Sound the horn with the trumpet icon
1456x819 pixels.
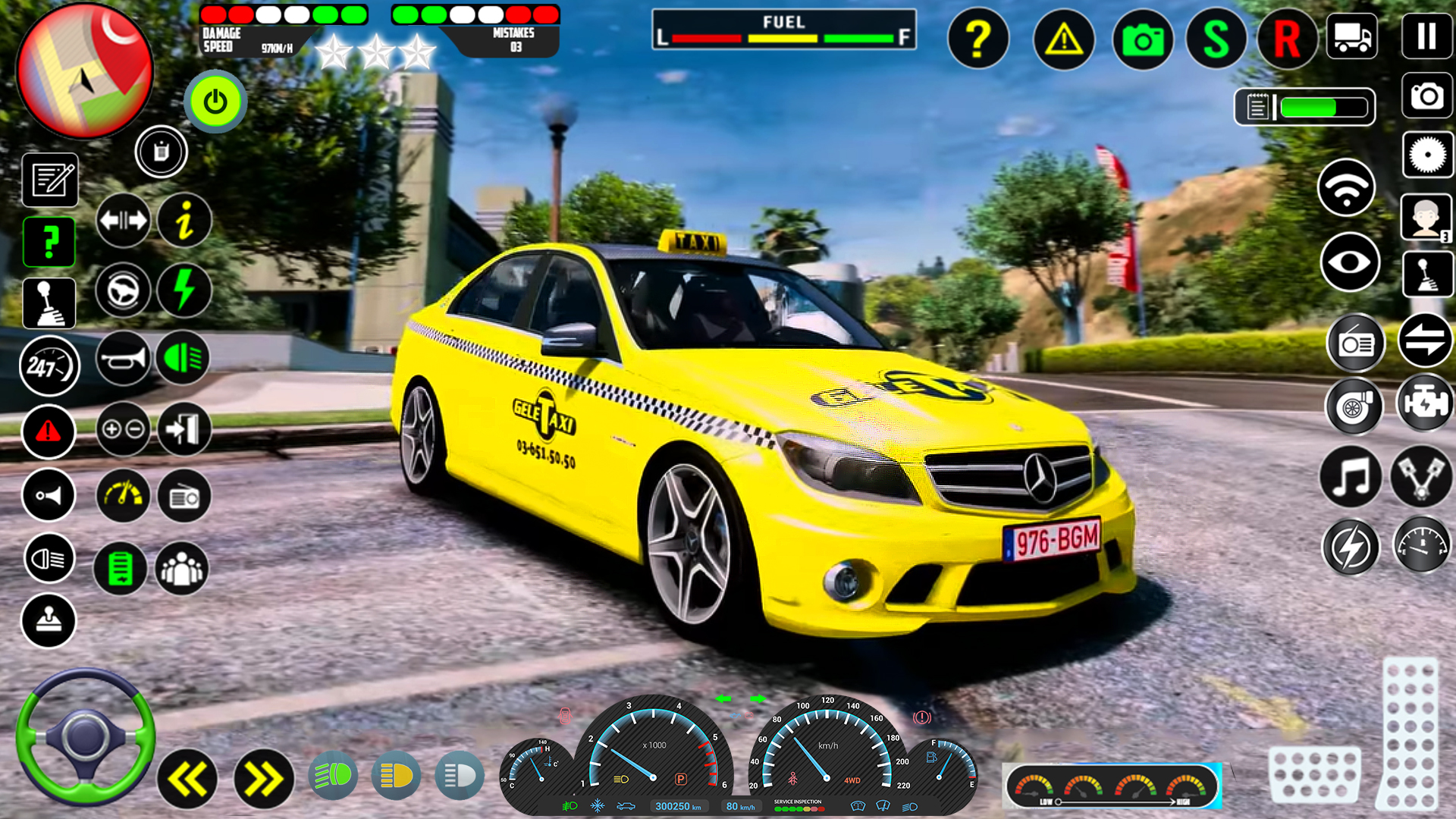pyautogui.click(x=124, y=357)
